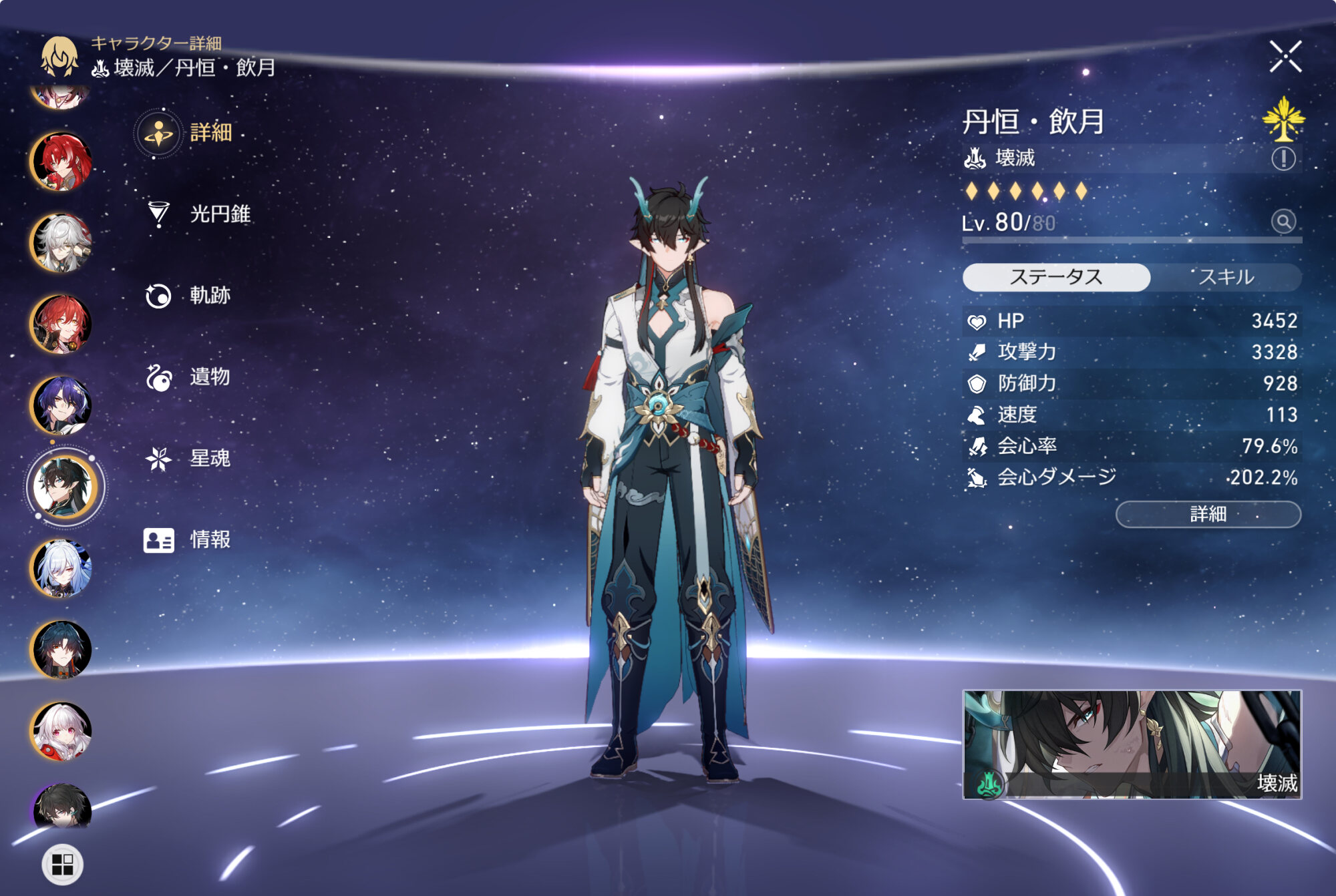The image size is (1336, 896).
Task: Click the golden tree emblem icon
Action: point(1283,119)
